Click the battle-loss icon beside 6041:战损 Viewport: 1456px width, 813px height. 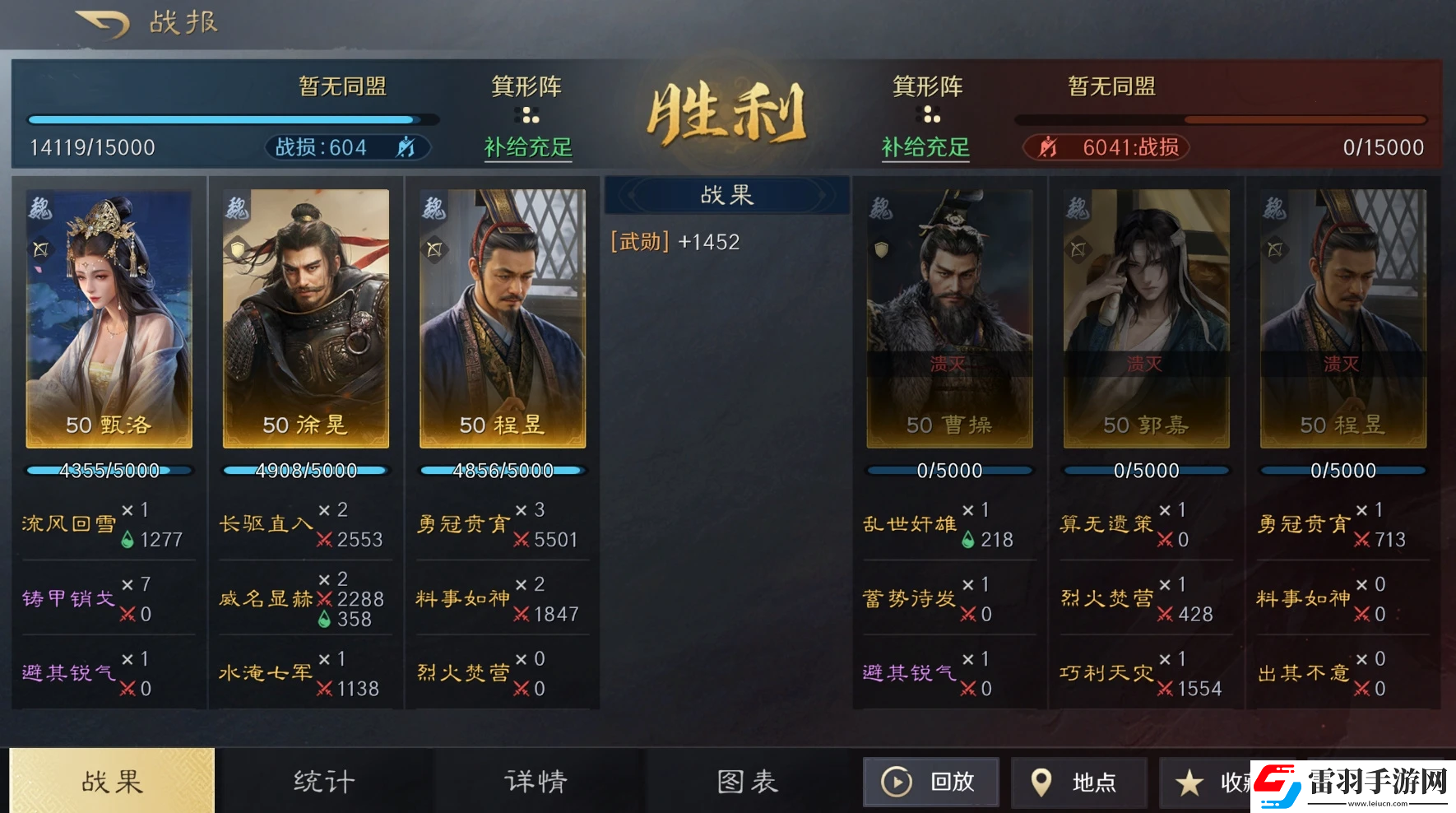coord(1050,147)
